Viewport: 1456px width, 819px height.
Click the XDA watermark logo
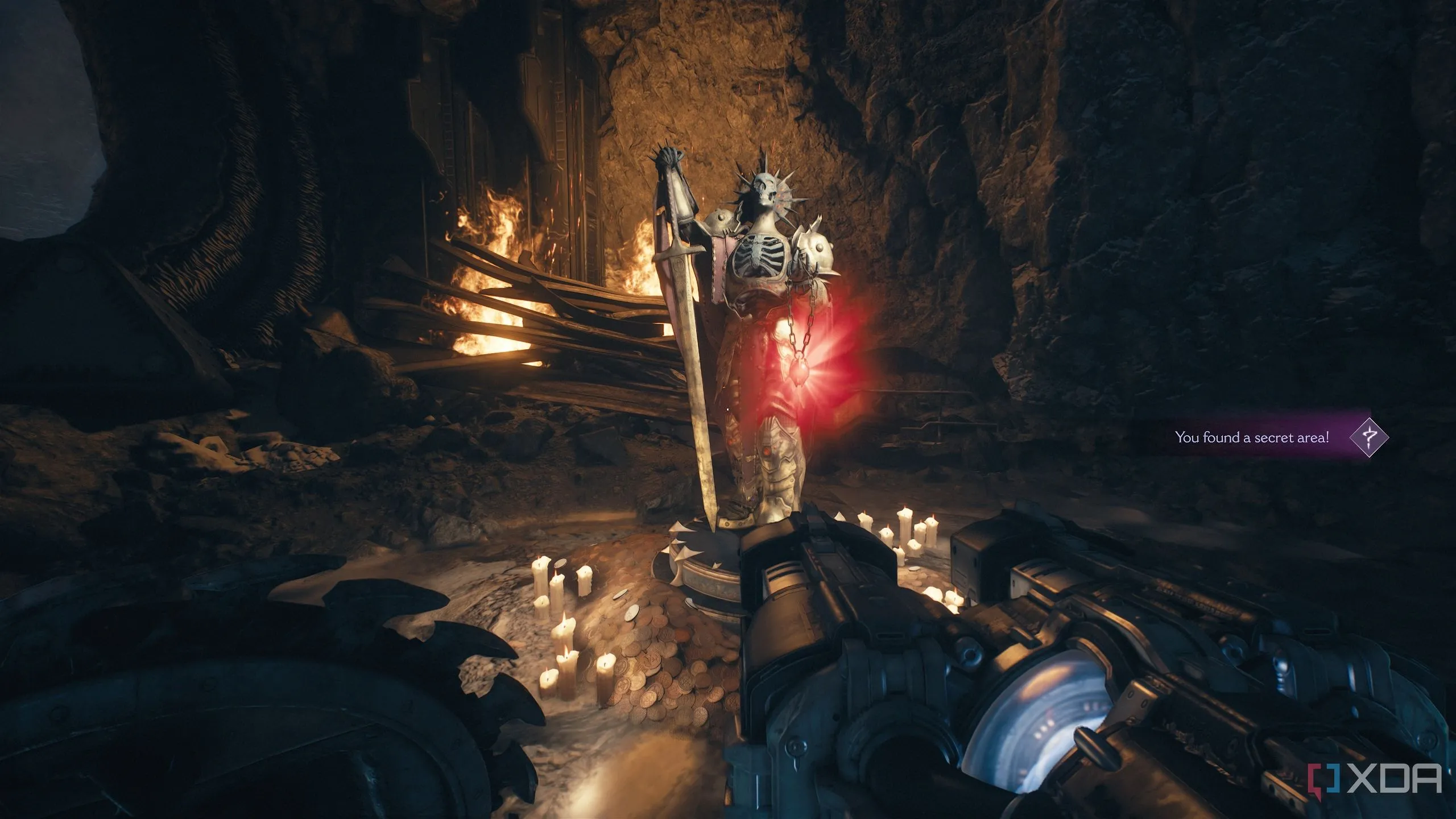(x=1382, y=779)
